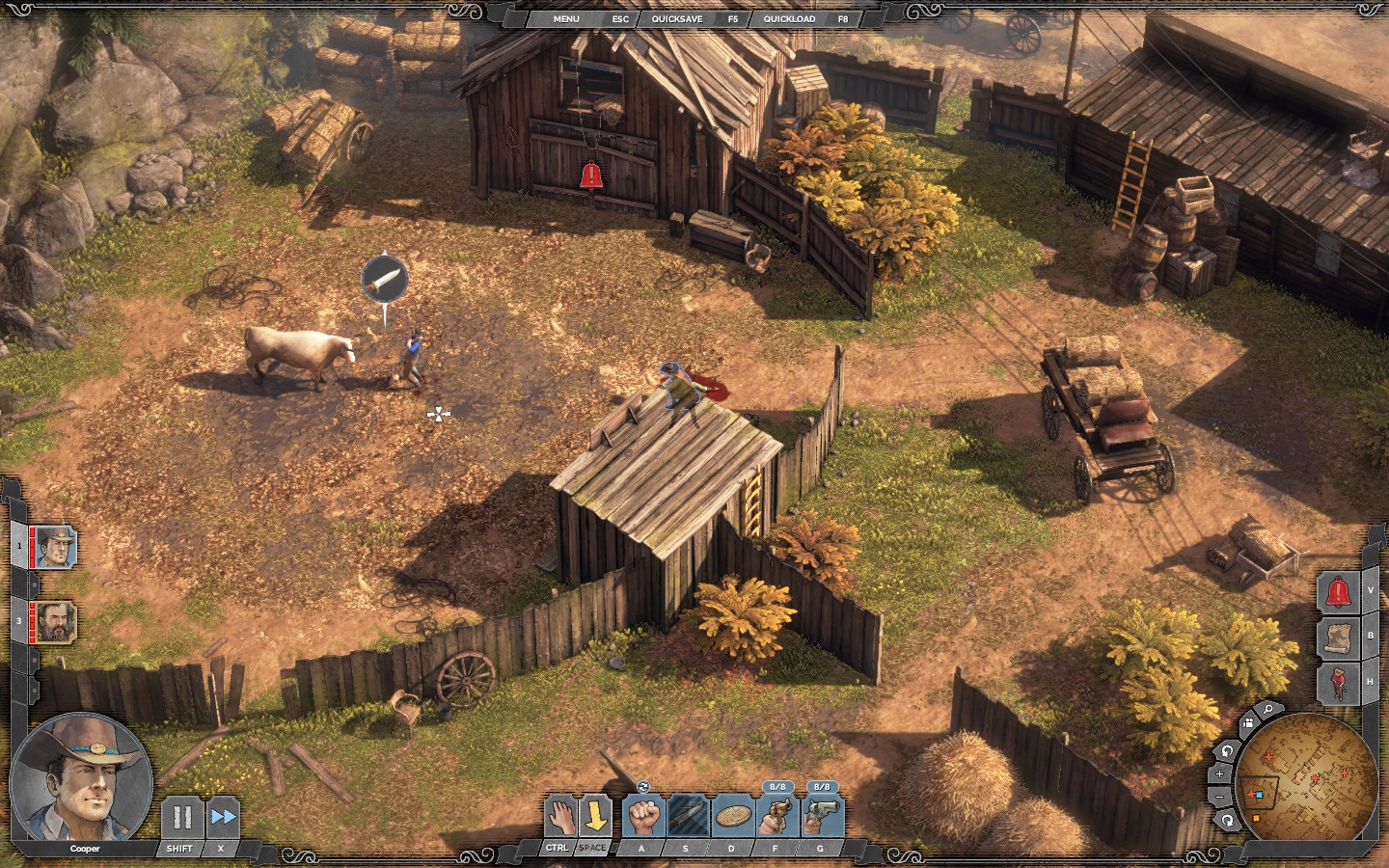Select Cooper's small portrait in the party list
This screenshot has height=868, width=1389.
click(x=55, y=548)
